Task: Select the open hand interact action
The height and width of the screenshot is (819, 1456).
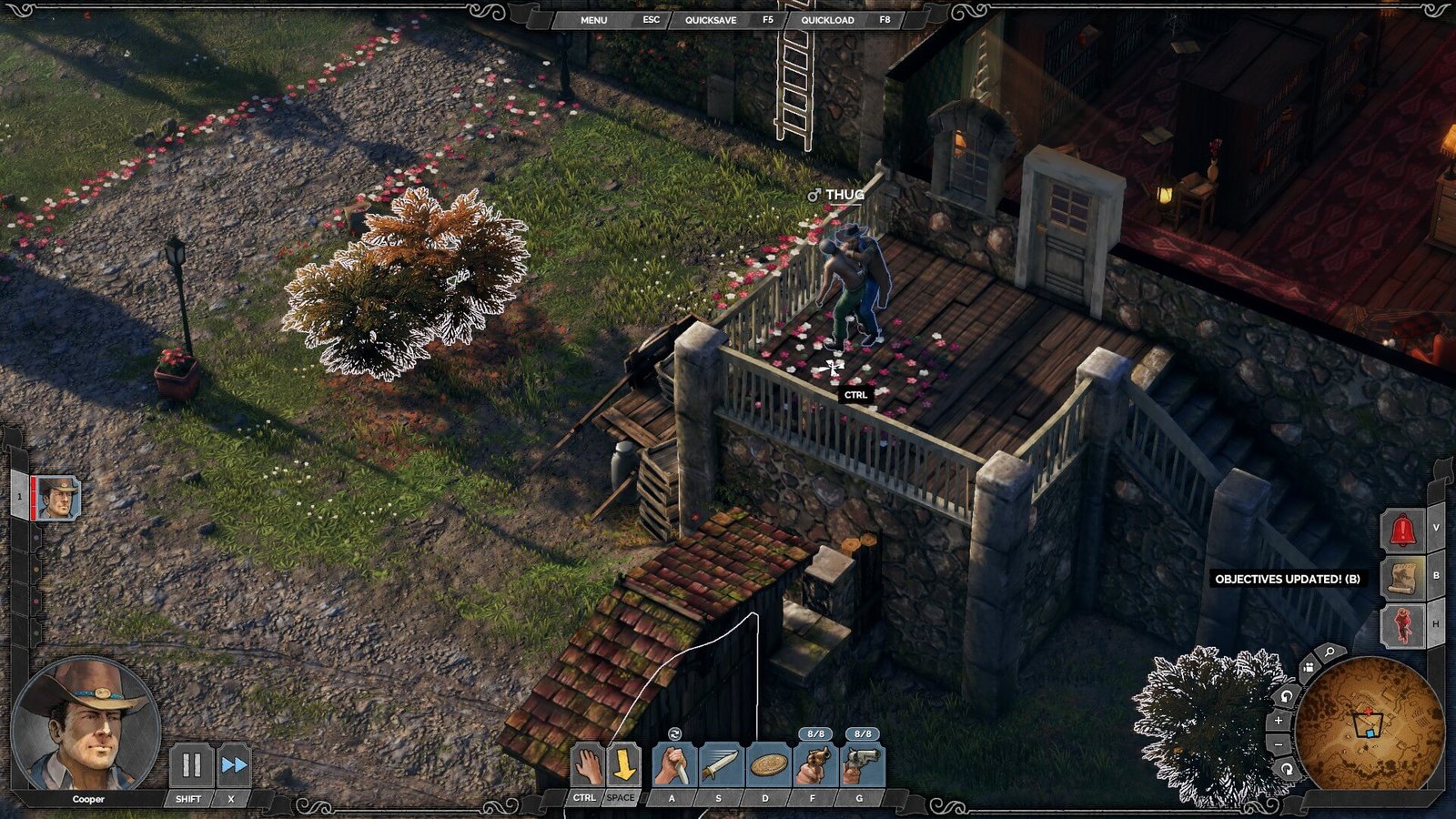Action: tap(588, 765)
